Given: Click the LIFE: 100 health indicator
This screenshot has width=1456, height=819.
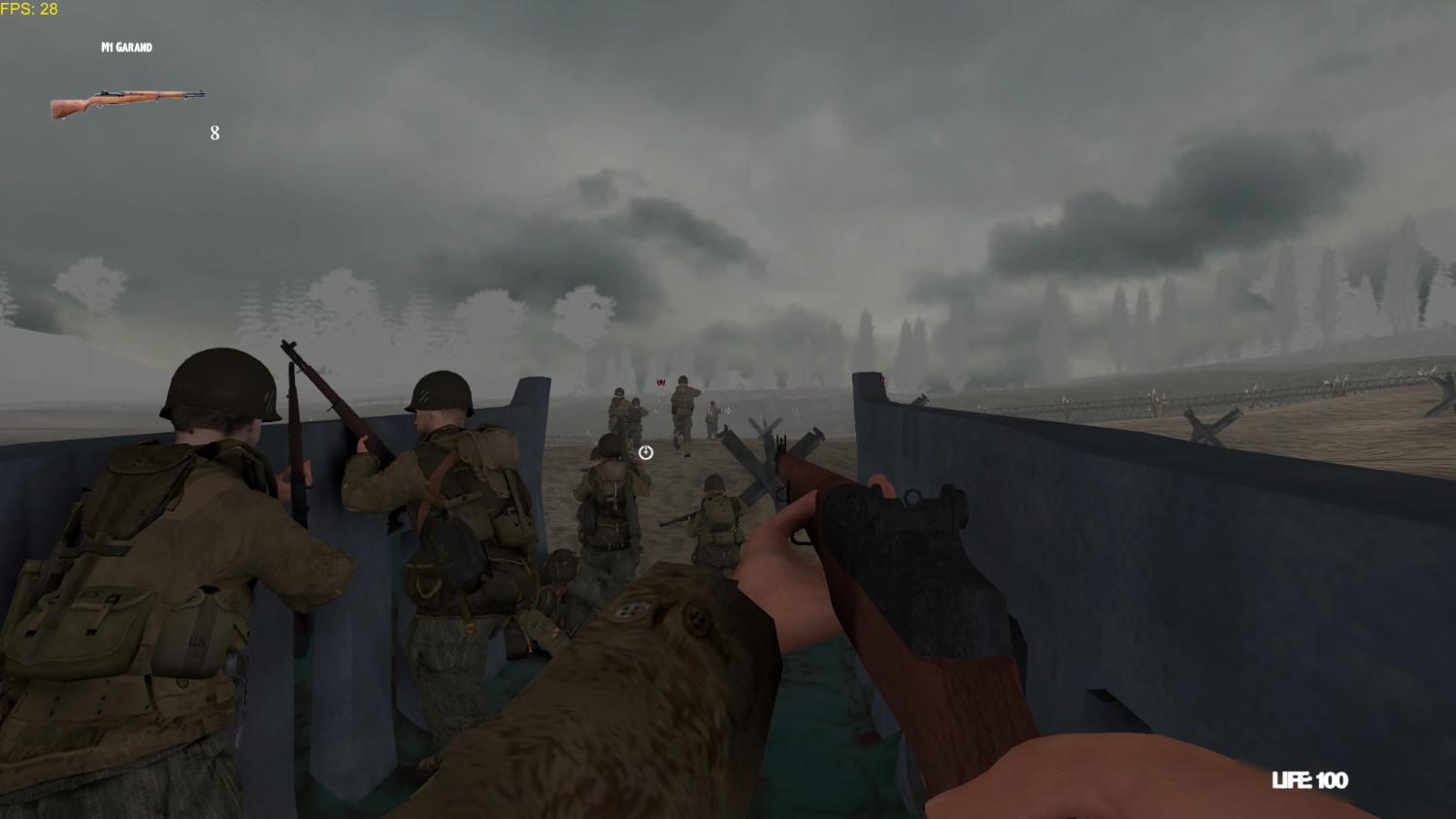Looking at the screenshot, I should pos(1310,779).
